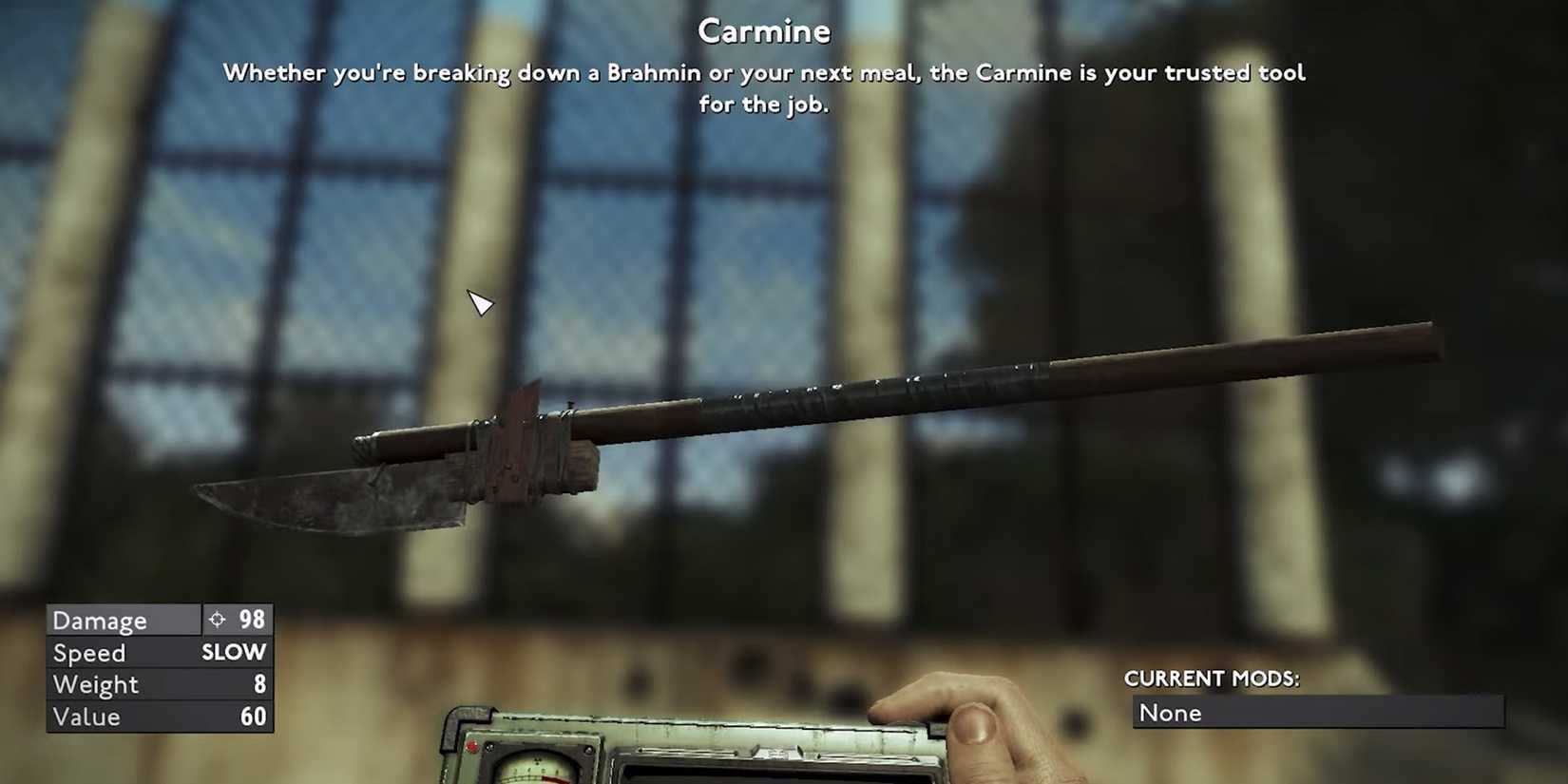Select the Value 60 entry
Image resolution: width=1568 pixels, height=784 pixels.
pyautogui.click(x=251, y=717)
